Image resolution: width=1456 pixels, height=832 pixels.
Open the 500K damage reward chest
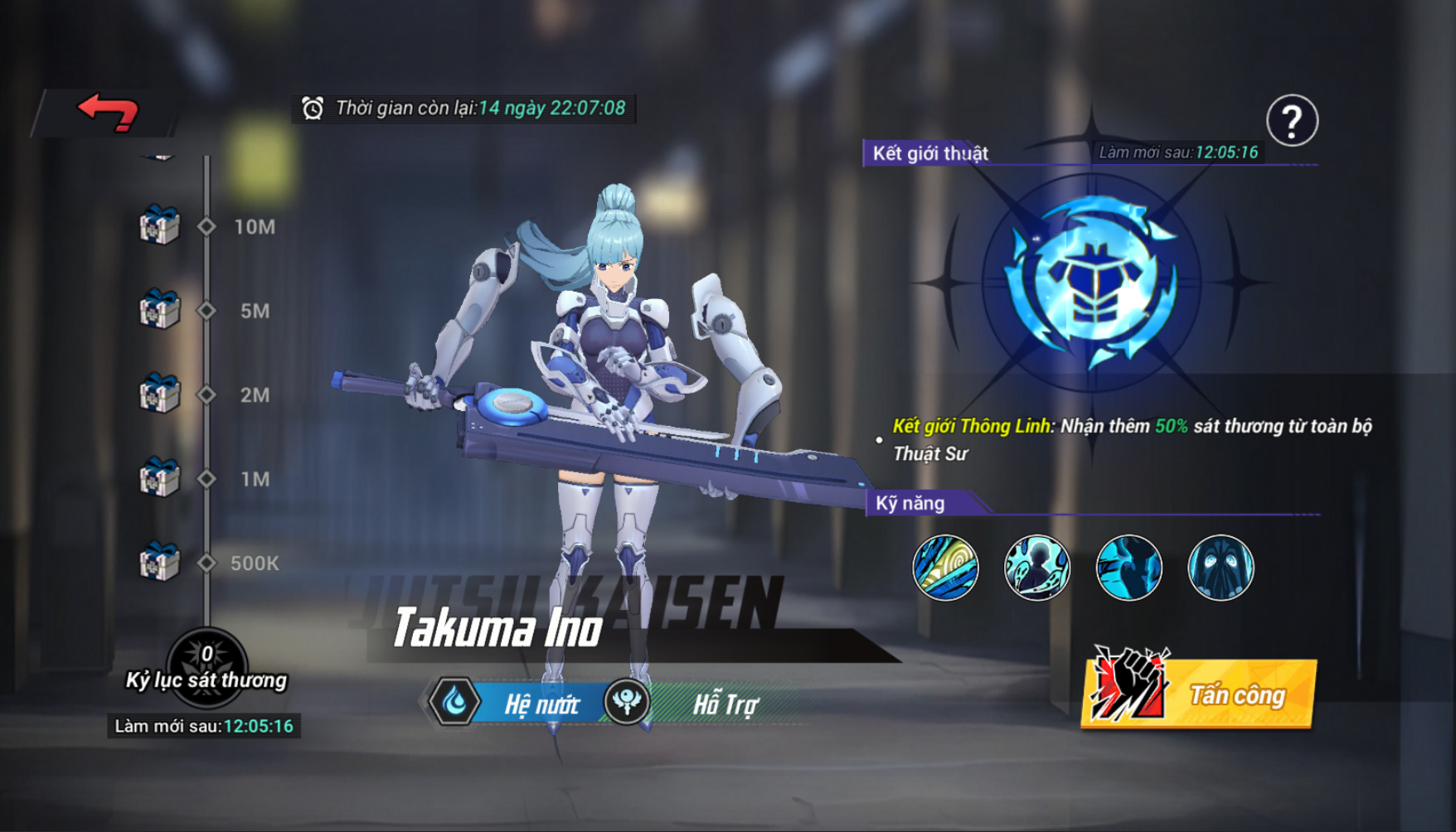[159, 562]
